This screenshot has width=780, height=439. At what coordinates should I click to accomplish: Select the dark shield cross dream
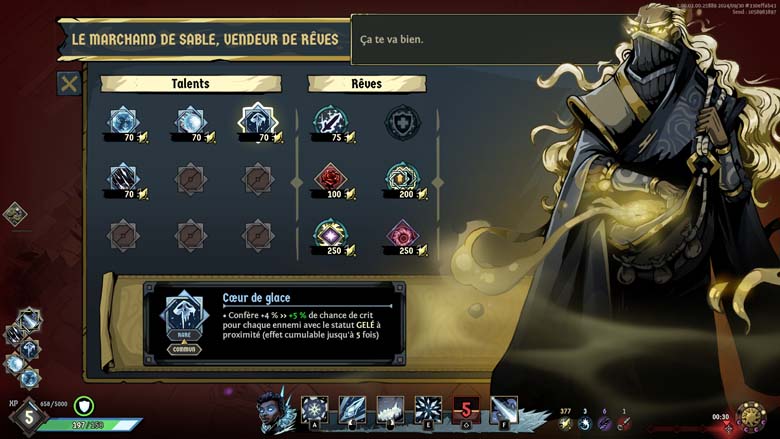(403, 122)
